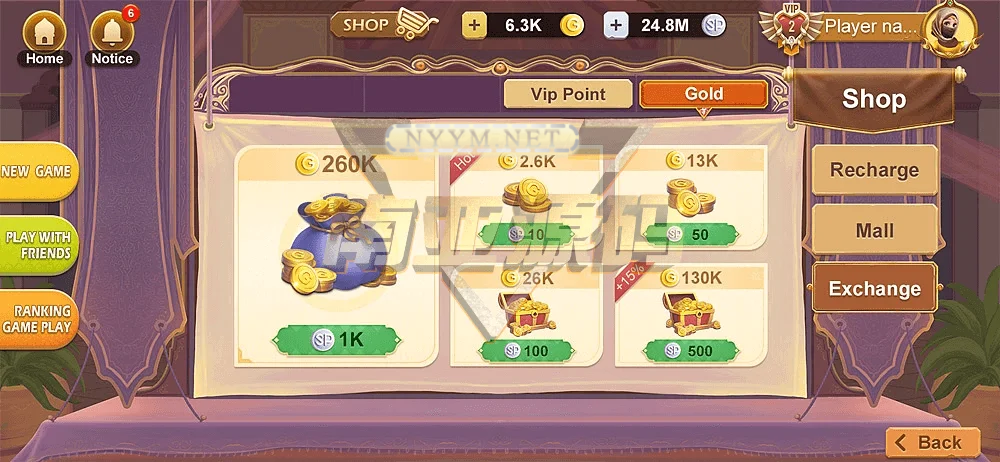Open the Recharge section

(874, 170)
